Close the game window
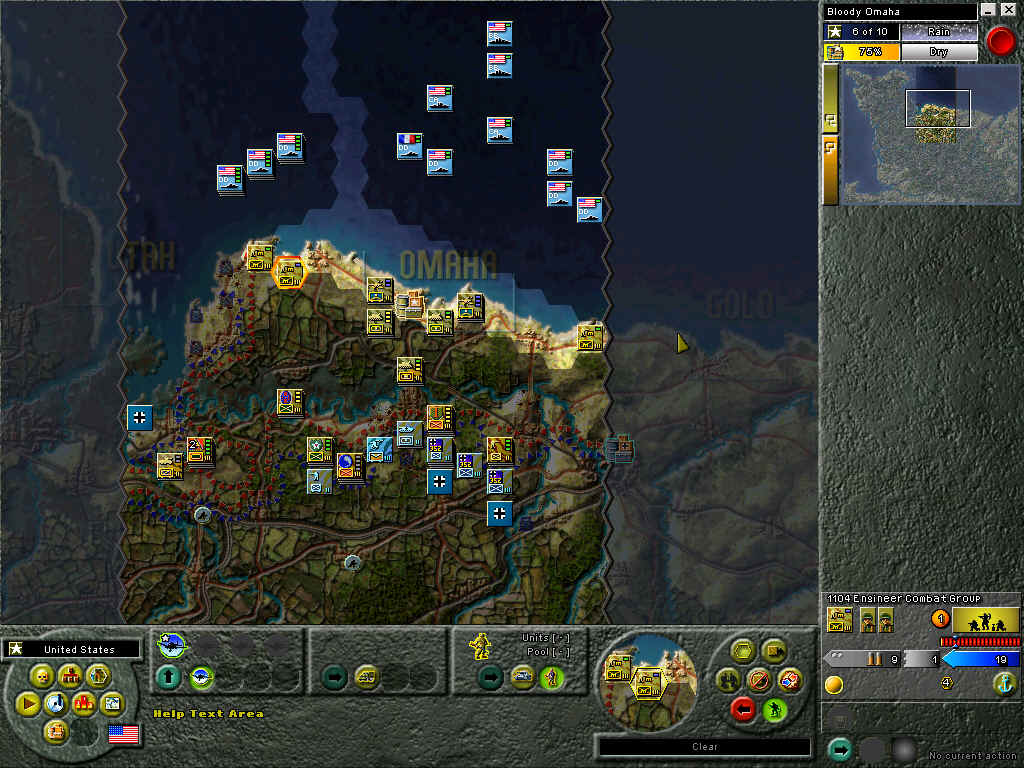 point(1009,10)
